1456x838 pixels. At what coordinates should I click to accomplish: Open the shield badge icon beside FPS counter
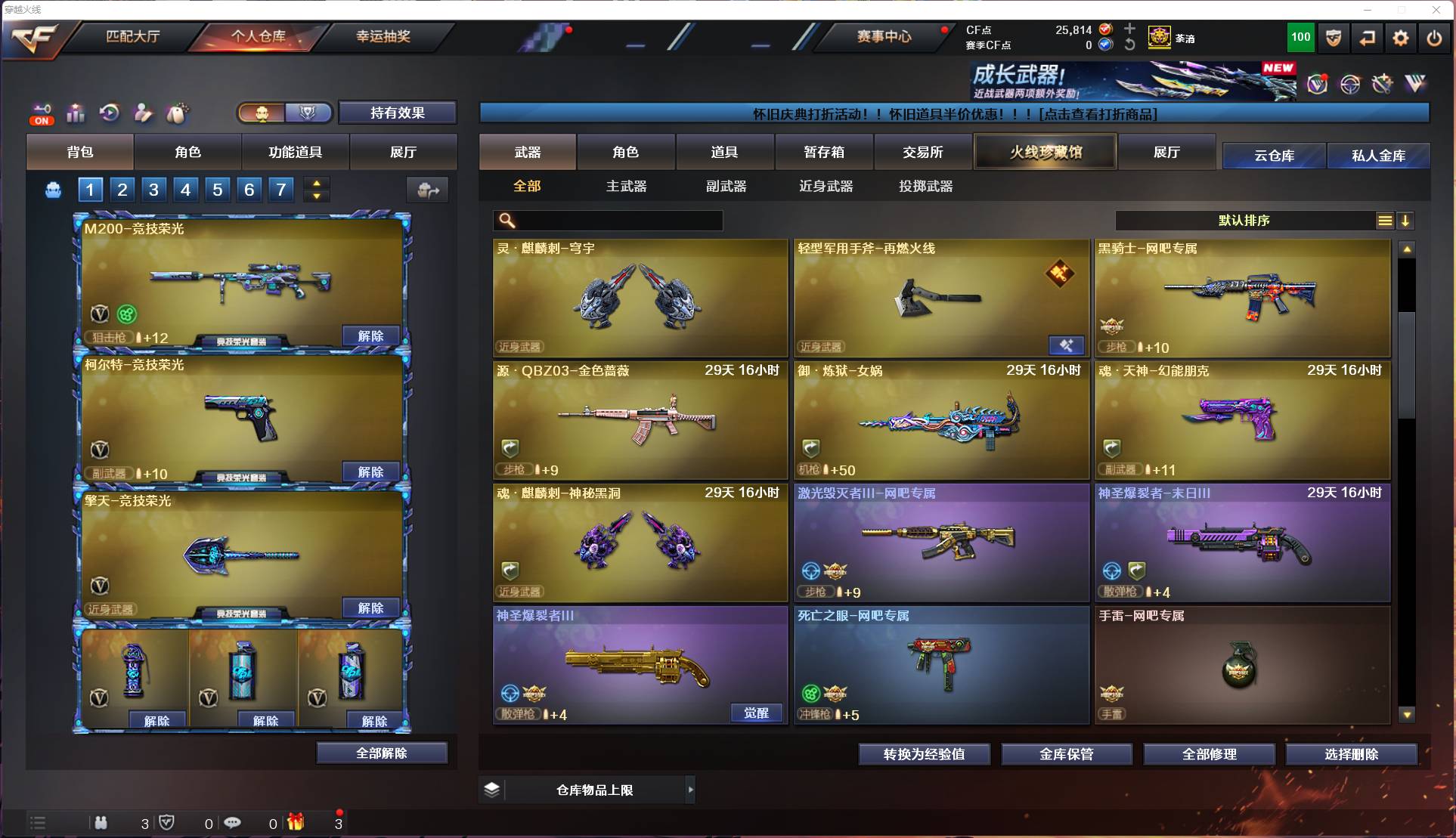click(x=1333, y=38)
